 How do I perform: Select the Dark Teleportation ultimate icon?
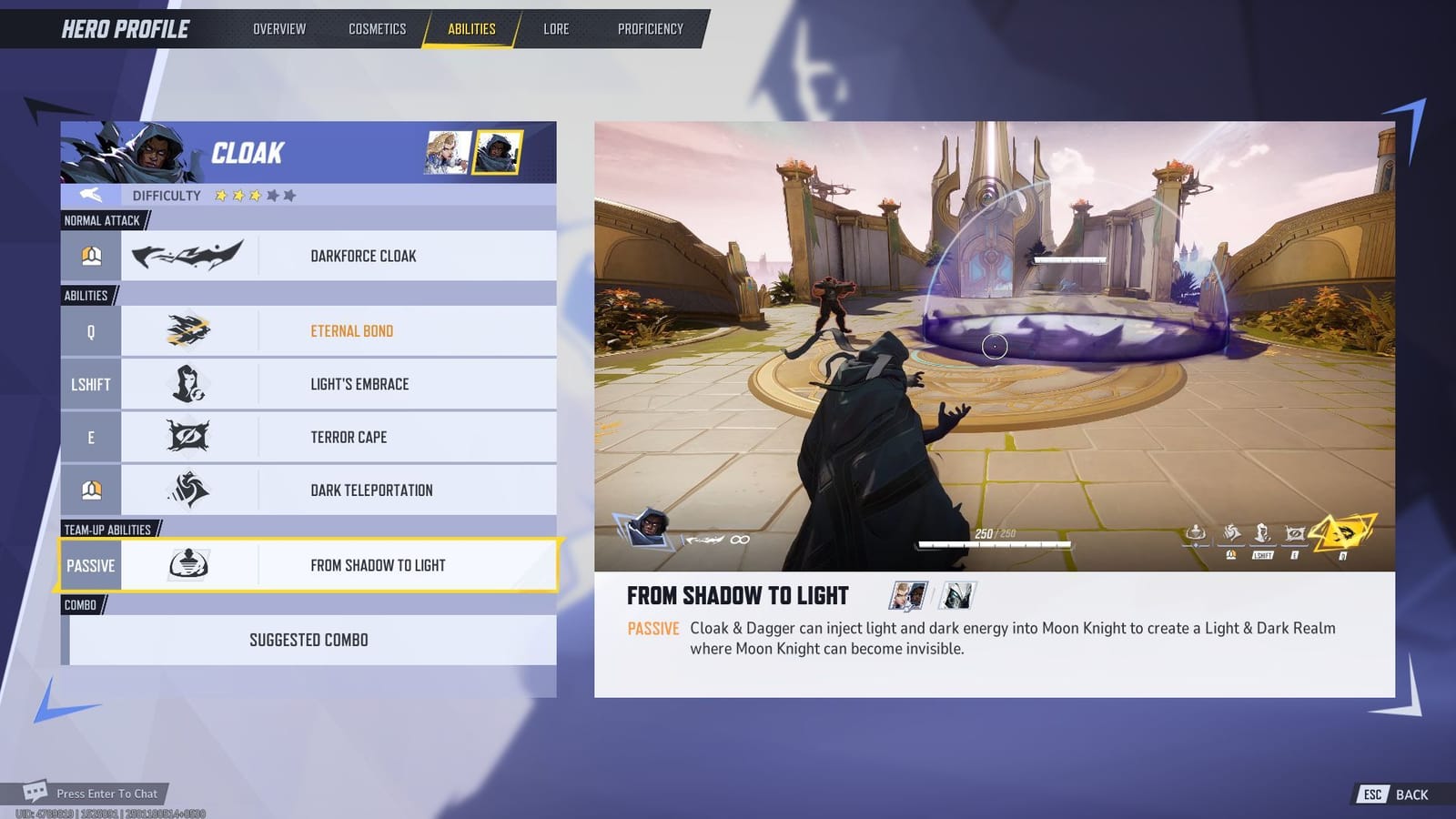pyautogui.click(x=189, y=489)
